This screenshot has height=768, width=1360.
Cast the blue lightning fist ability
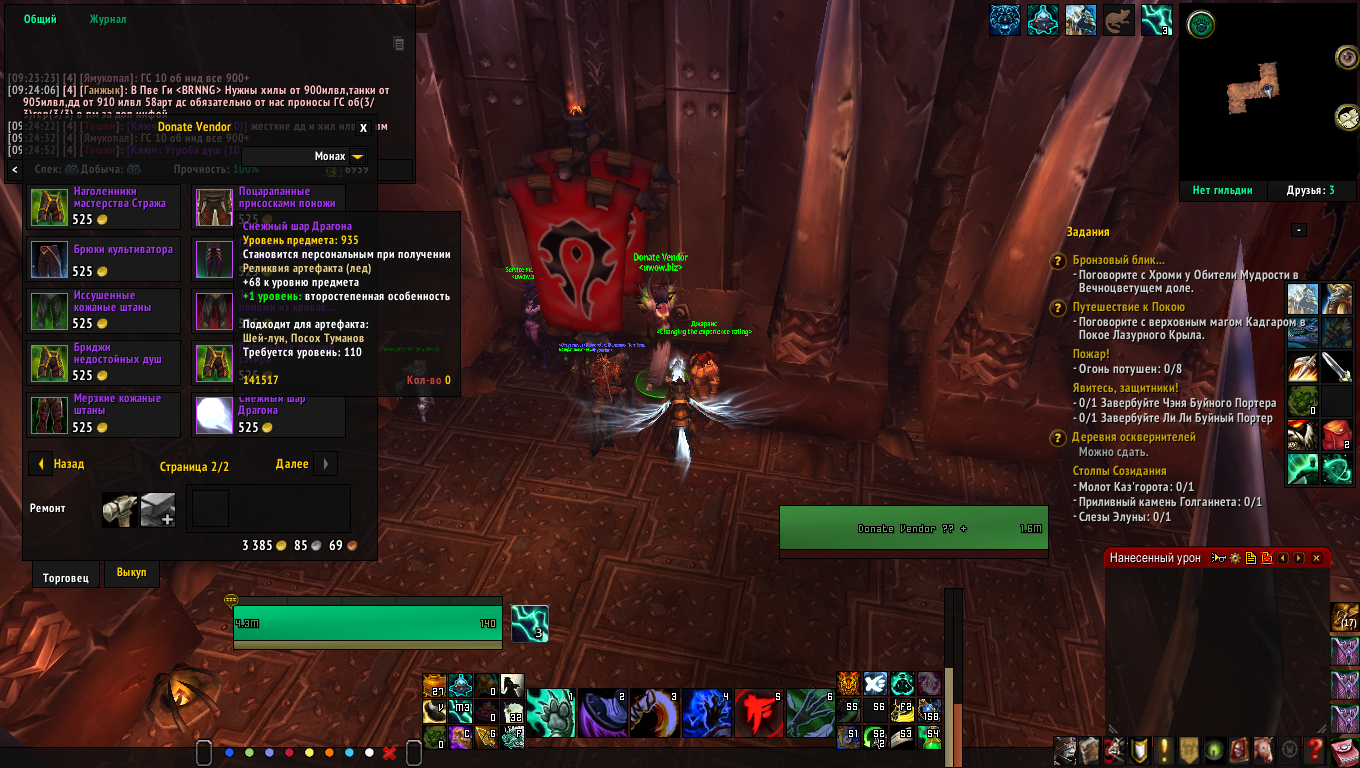[x=707, y=713]
